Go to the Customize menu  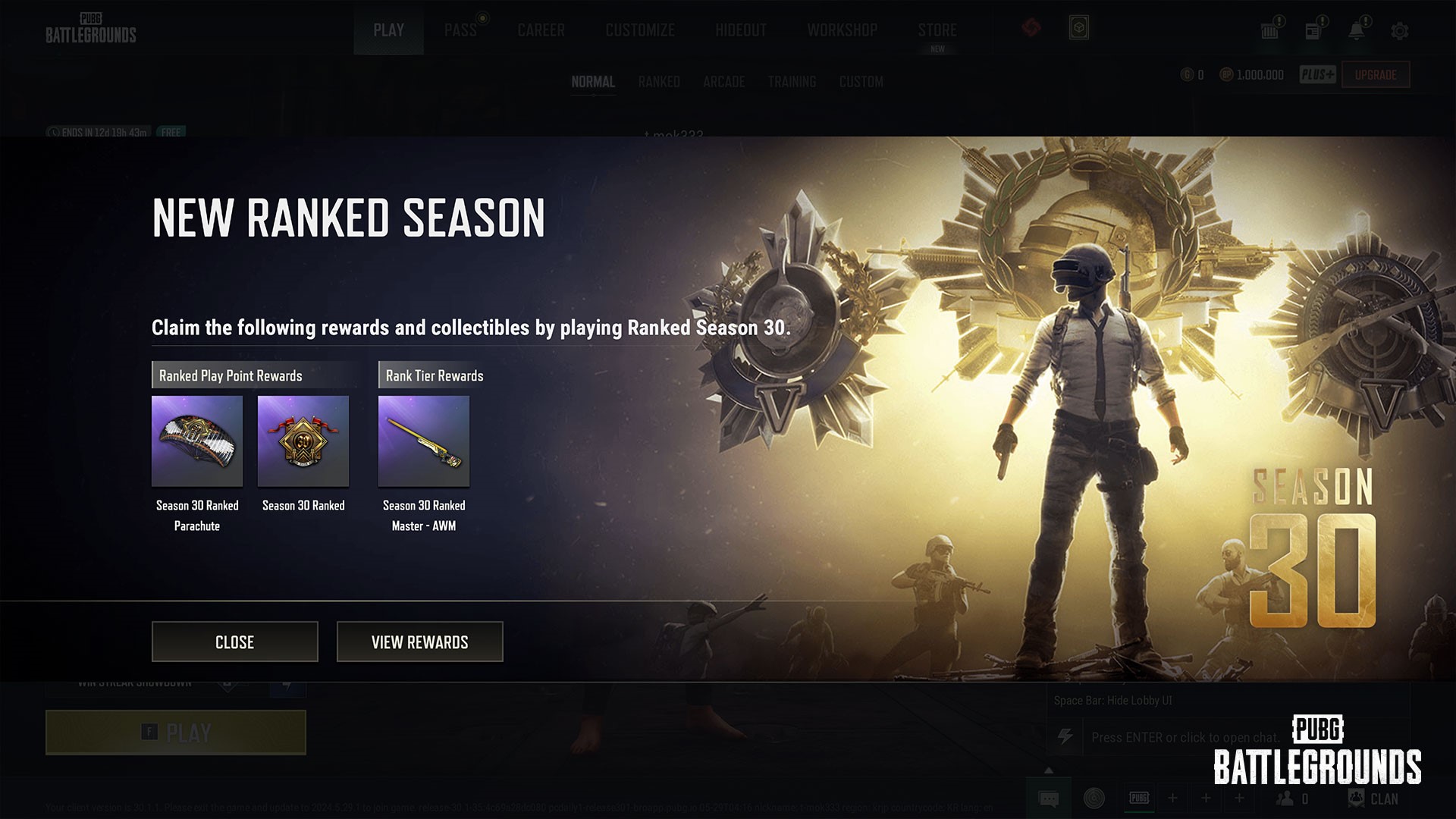click(x=640, y=30)
